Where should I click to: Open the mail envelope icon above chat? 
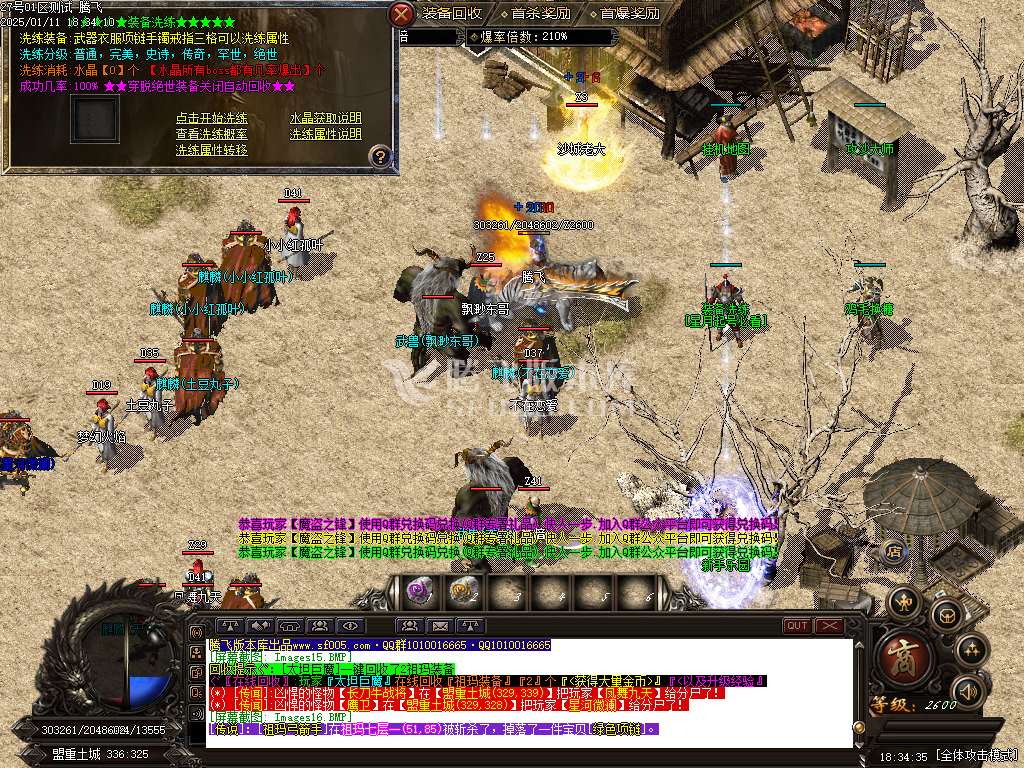point(442,626)
